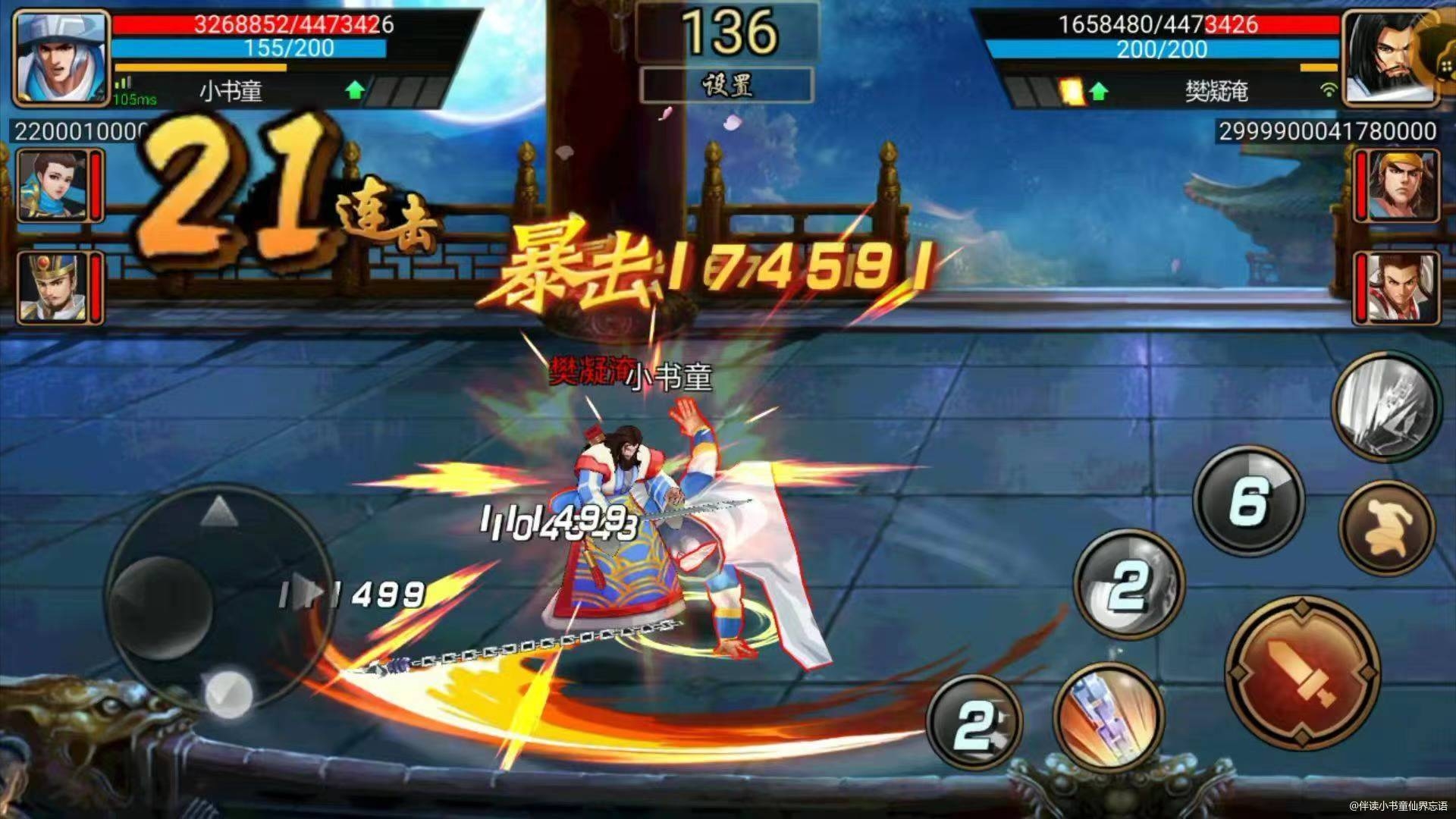Tap the red sword basic attack button
This screenshot has height=819, width=1456.
click(x=1303, y=674)
